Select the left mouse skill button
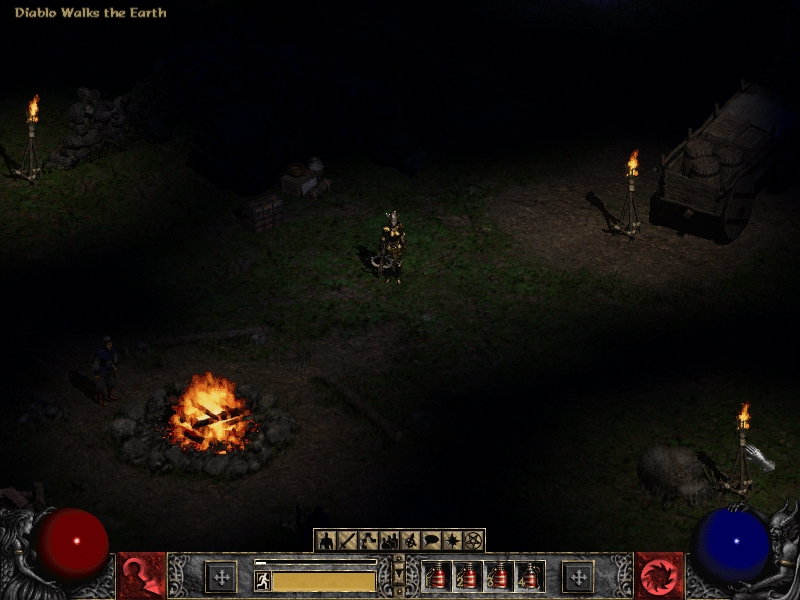Screen dimensions: 800x600 point(221,576)
